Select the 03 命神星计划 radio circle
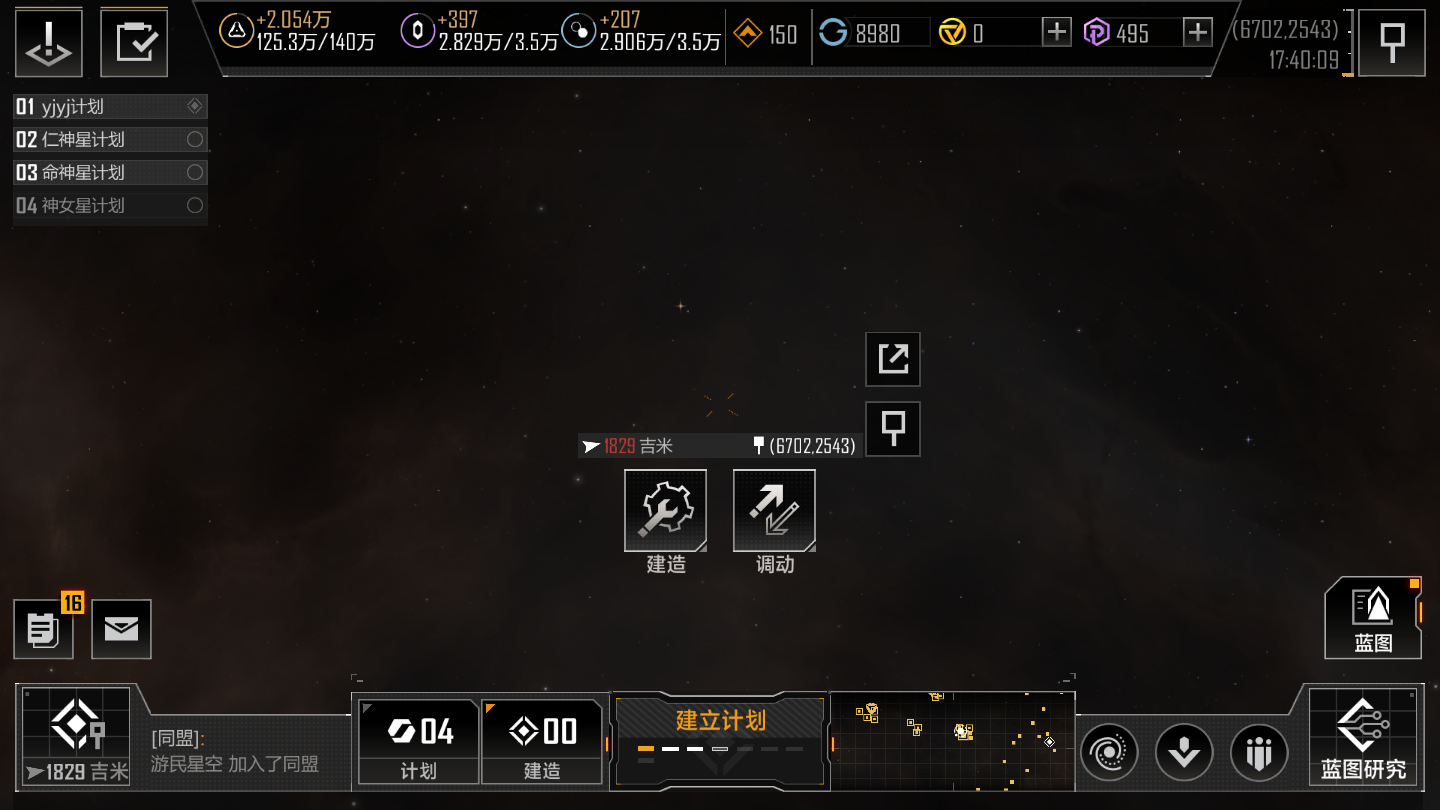The height and width of the screenshot is (810, 1440). click(x=196, y=172)
